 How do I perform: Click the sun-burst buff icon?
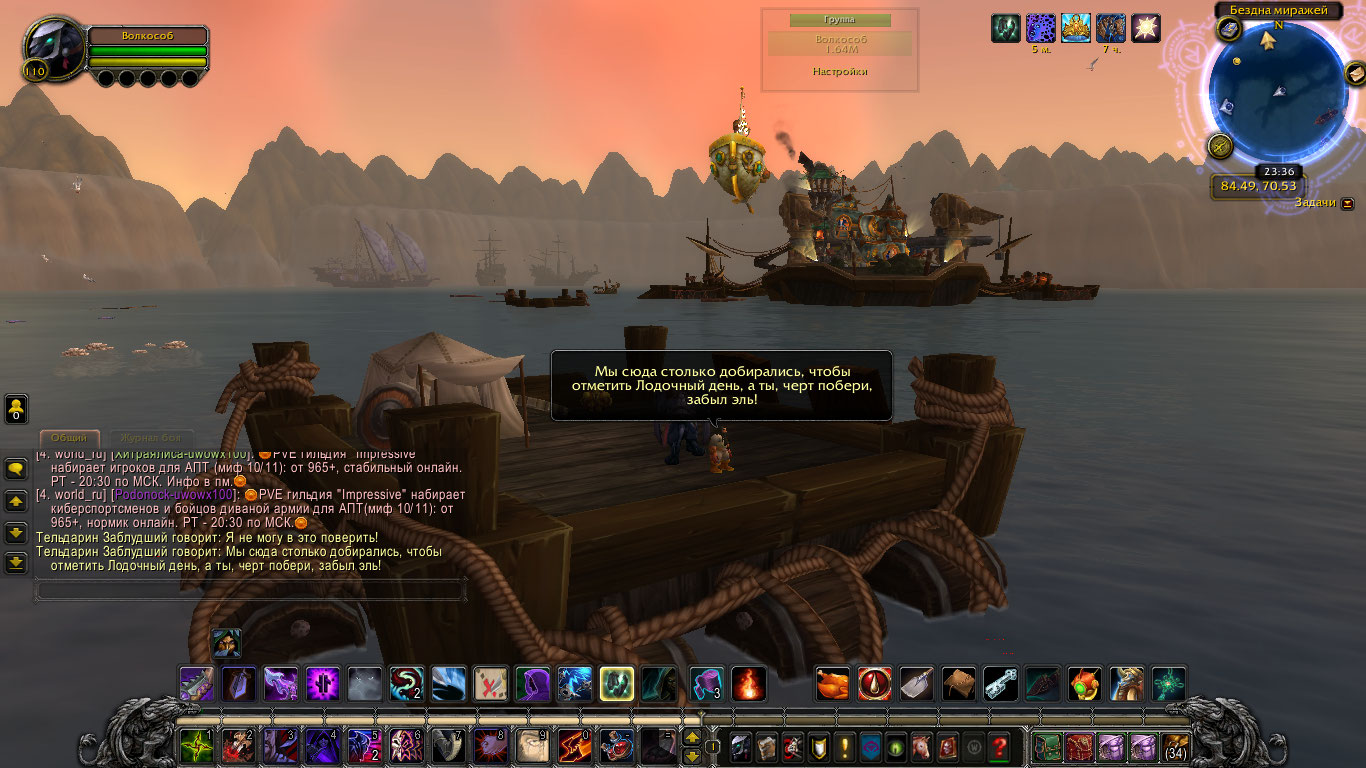pyautogui.click(x=1145, y=28)
